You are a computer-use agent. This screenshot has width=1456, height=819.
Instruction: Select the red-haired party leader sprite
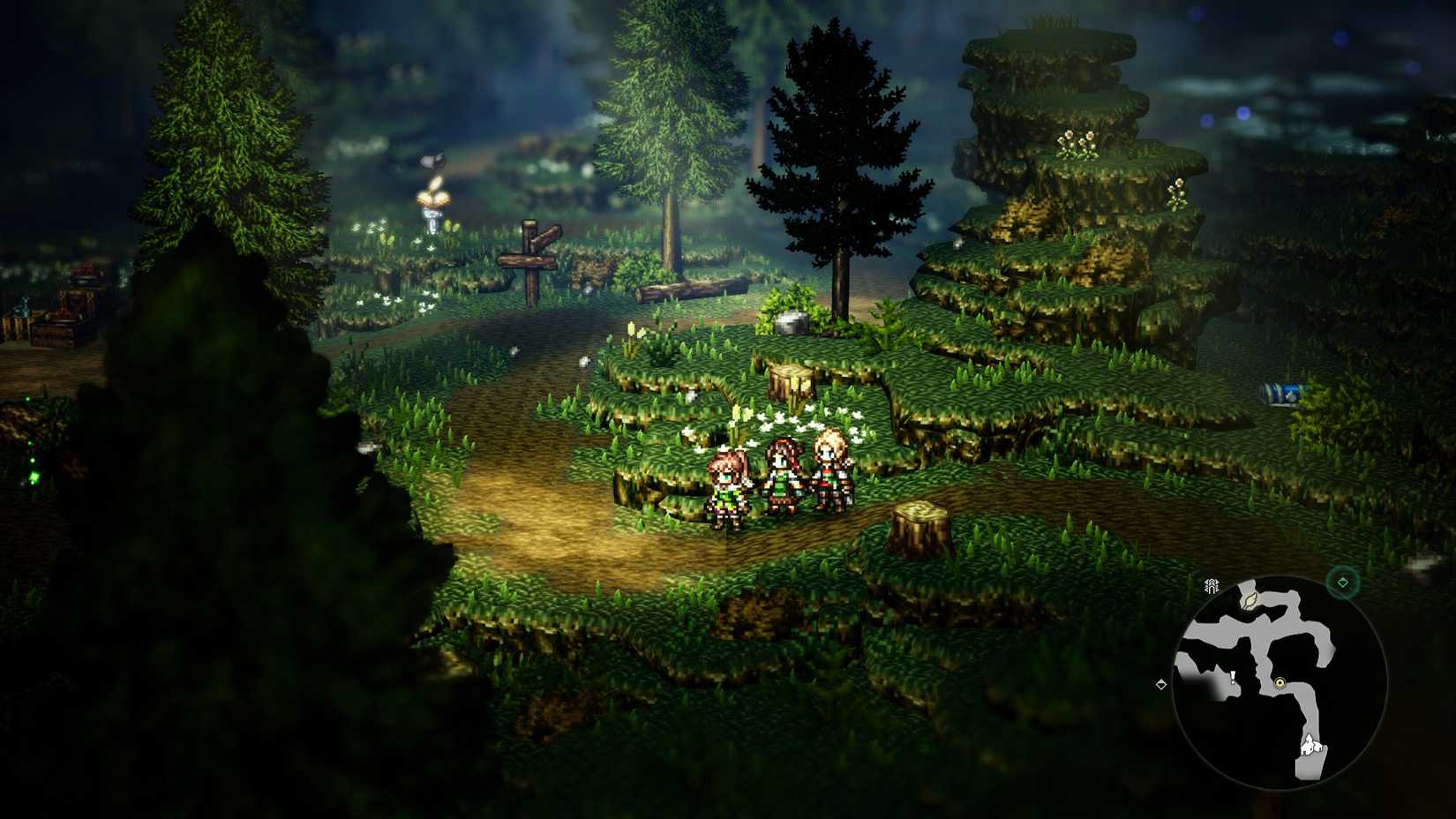point(728,484)
